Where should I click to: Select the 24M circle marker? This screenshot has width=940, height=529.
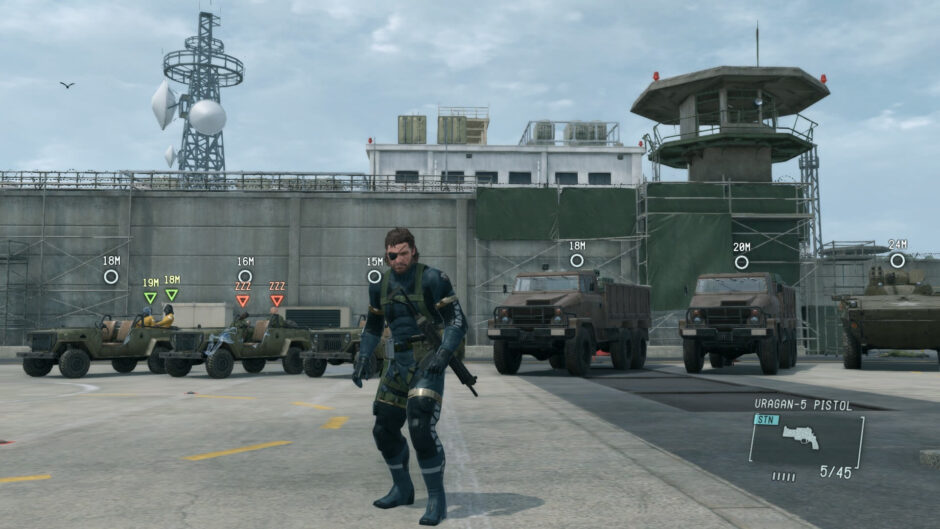(x=897, y=260)
